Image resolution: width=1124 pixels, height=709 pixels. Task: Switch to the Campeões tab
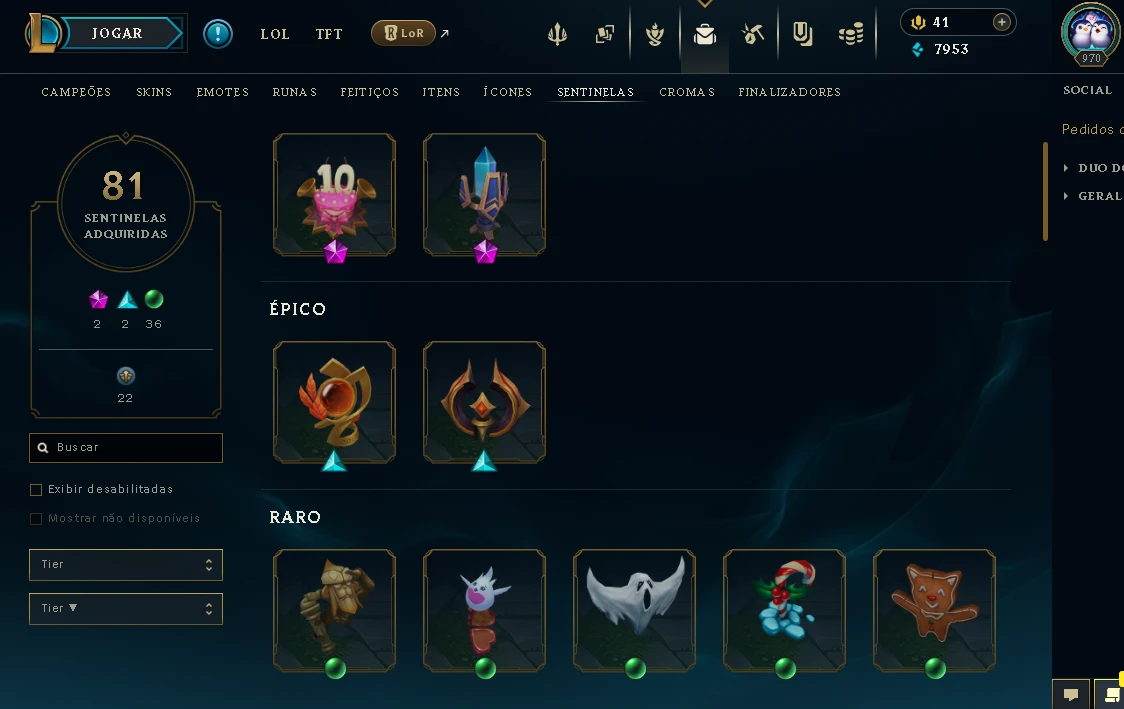click(76, 92)
